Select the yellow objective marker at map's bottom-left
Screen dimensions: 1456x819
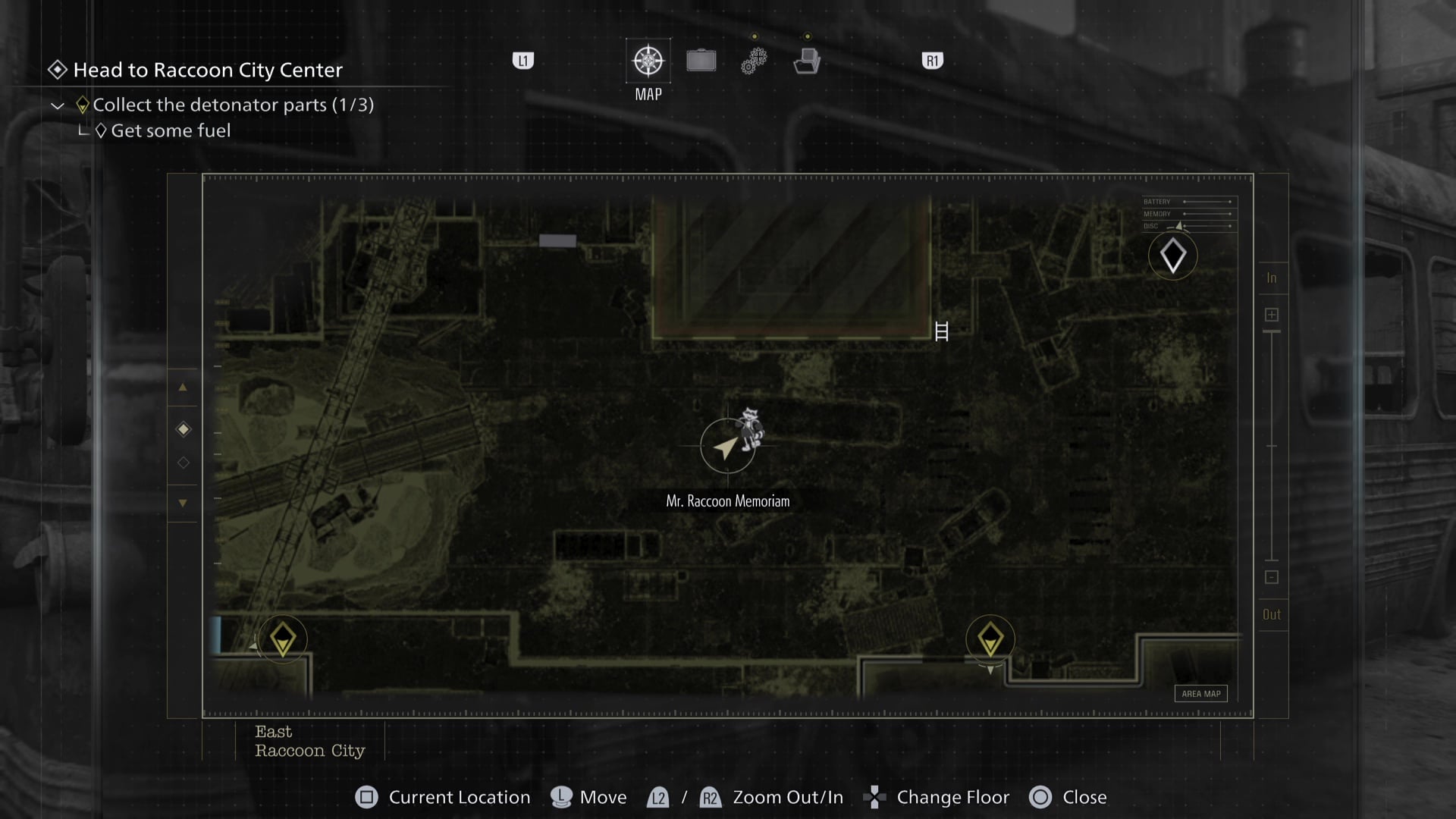point(282,639)
